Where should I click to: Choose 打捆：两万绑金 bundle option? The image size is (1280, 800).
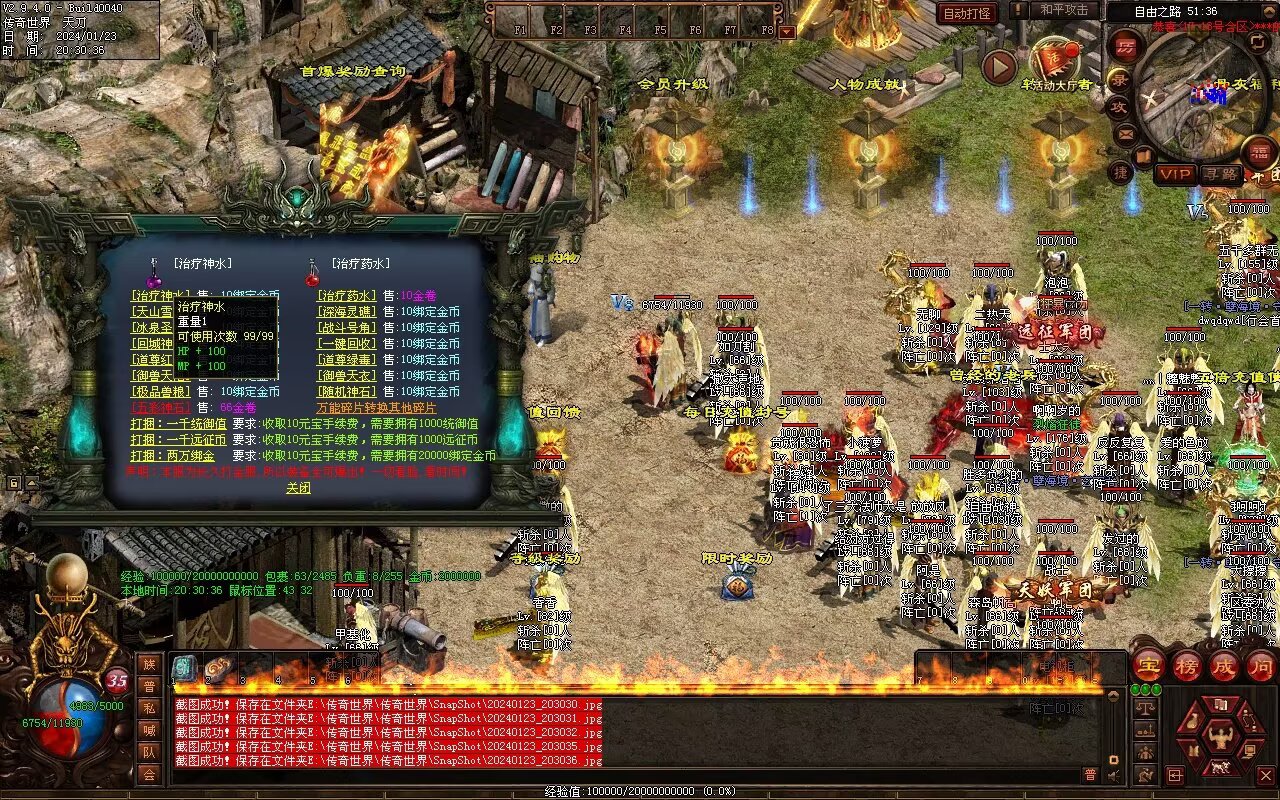pyautogui.click(x=172, y=455)
